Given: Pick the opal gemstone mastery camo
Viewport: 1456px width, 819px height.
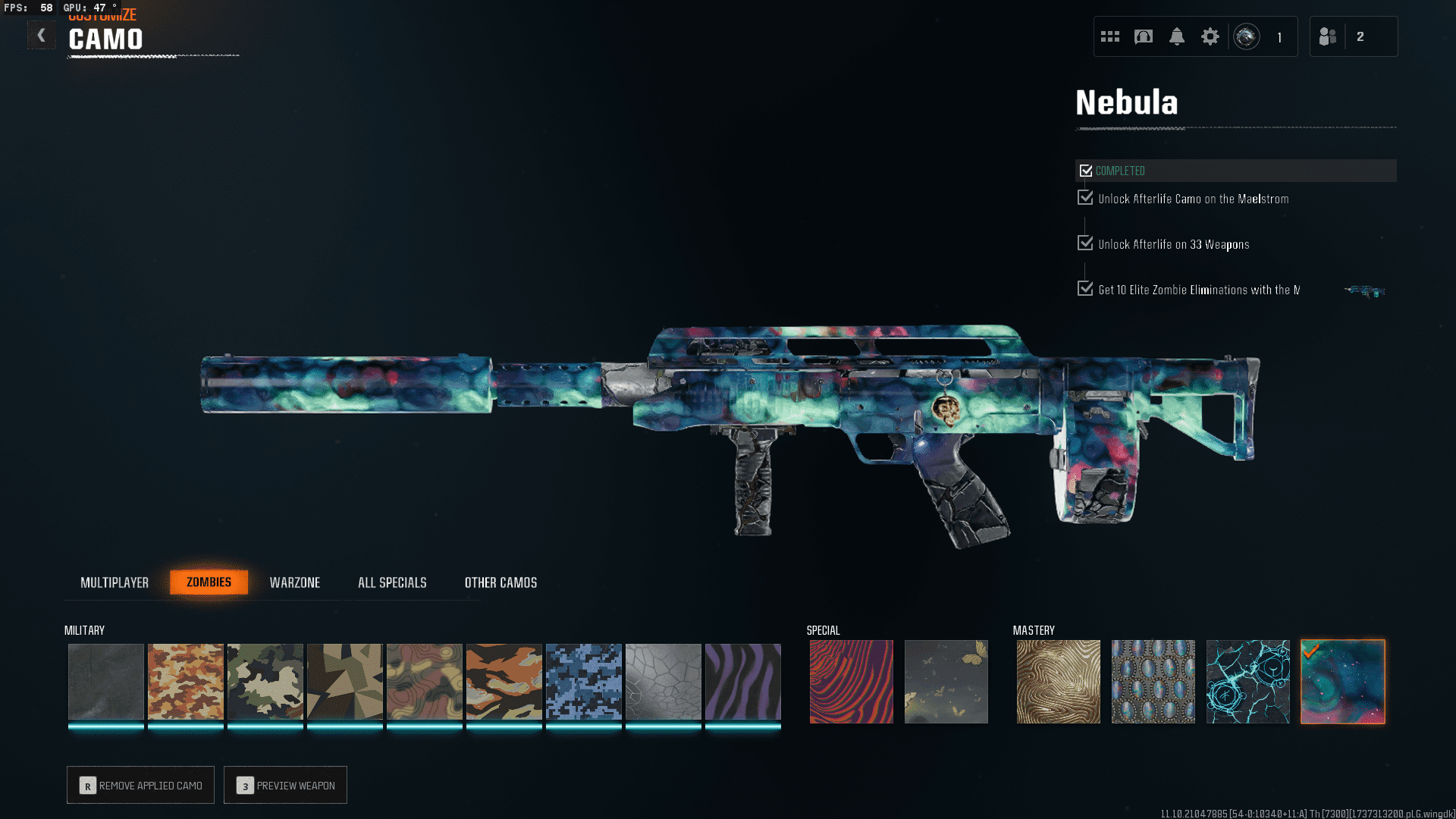Looking at the screenshot, I should point(1153,682).
